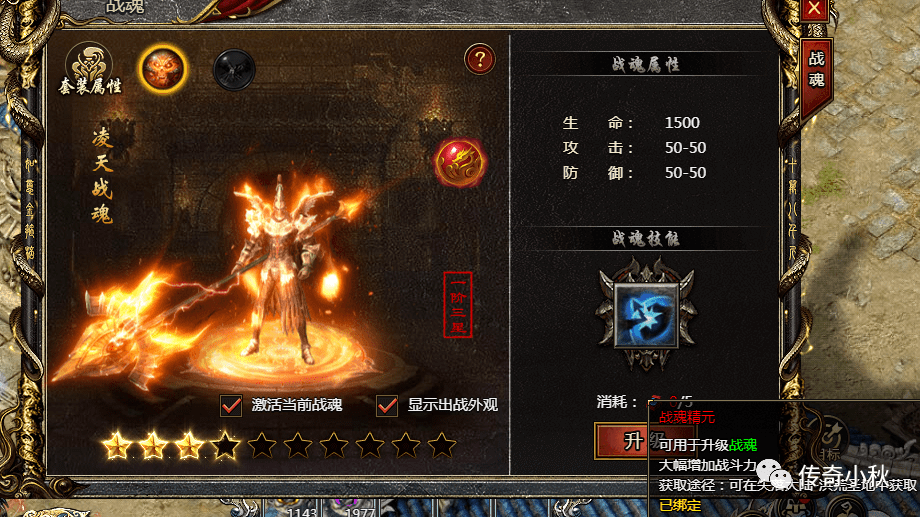
Task: Open the question mark help
Action: pyautogui.click(x=480, y=60)
